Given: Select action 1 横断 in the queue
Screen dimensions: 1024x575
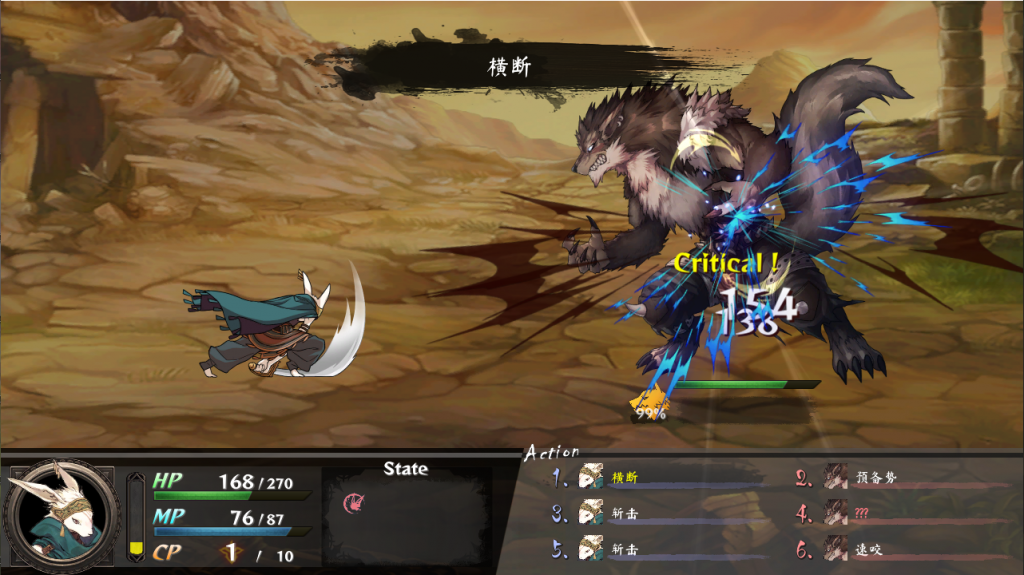Looking at the screenshot, I should point(624,478).
